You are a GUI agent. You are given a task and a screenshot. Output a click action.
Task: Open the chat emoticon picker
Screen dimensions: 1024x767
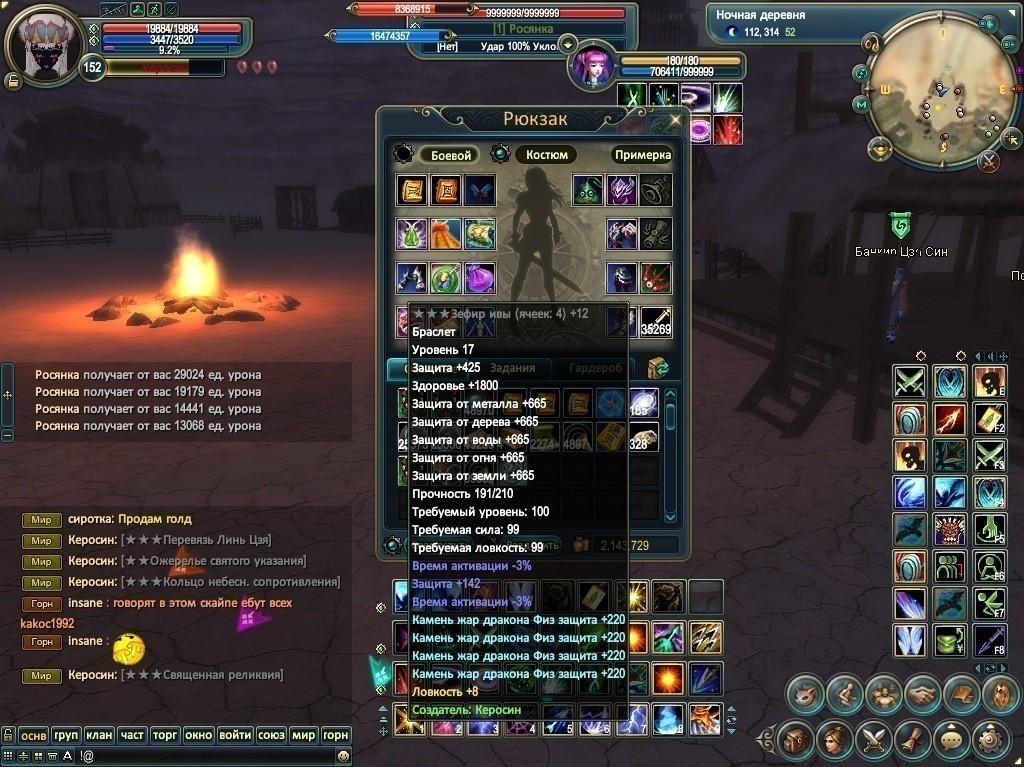pos(344,756)
